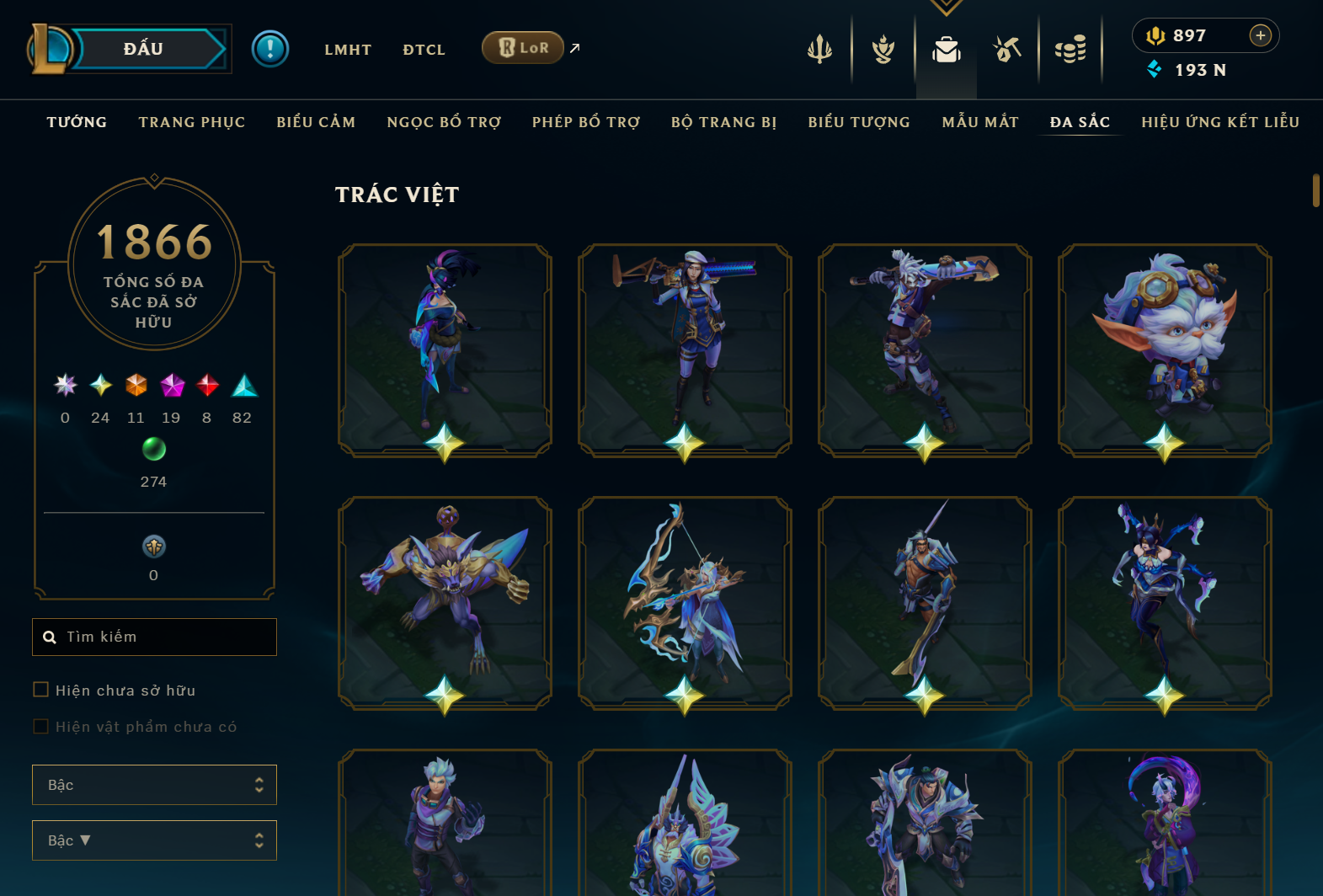The image size is (1323, 896).
Task: Open the BIỂU CẢM tab
Action: (316, 122)
